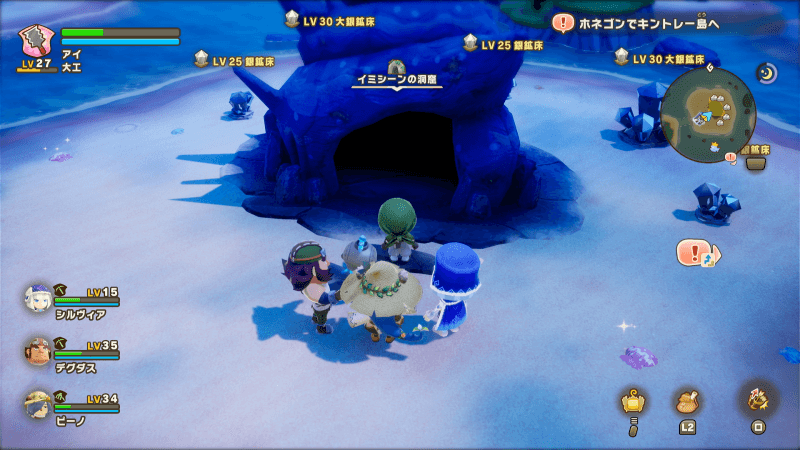Screen dimensions: 800x450
Task: Open the golden lantern menu icon
Action: coord(631,402)
